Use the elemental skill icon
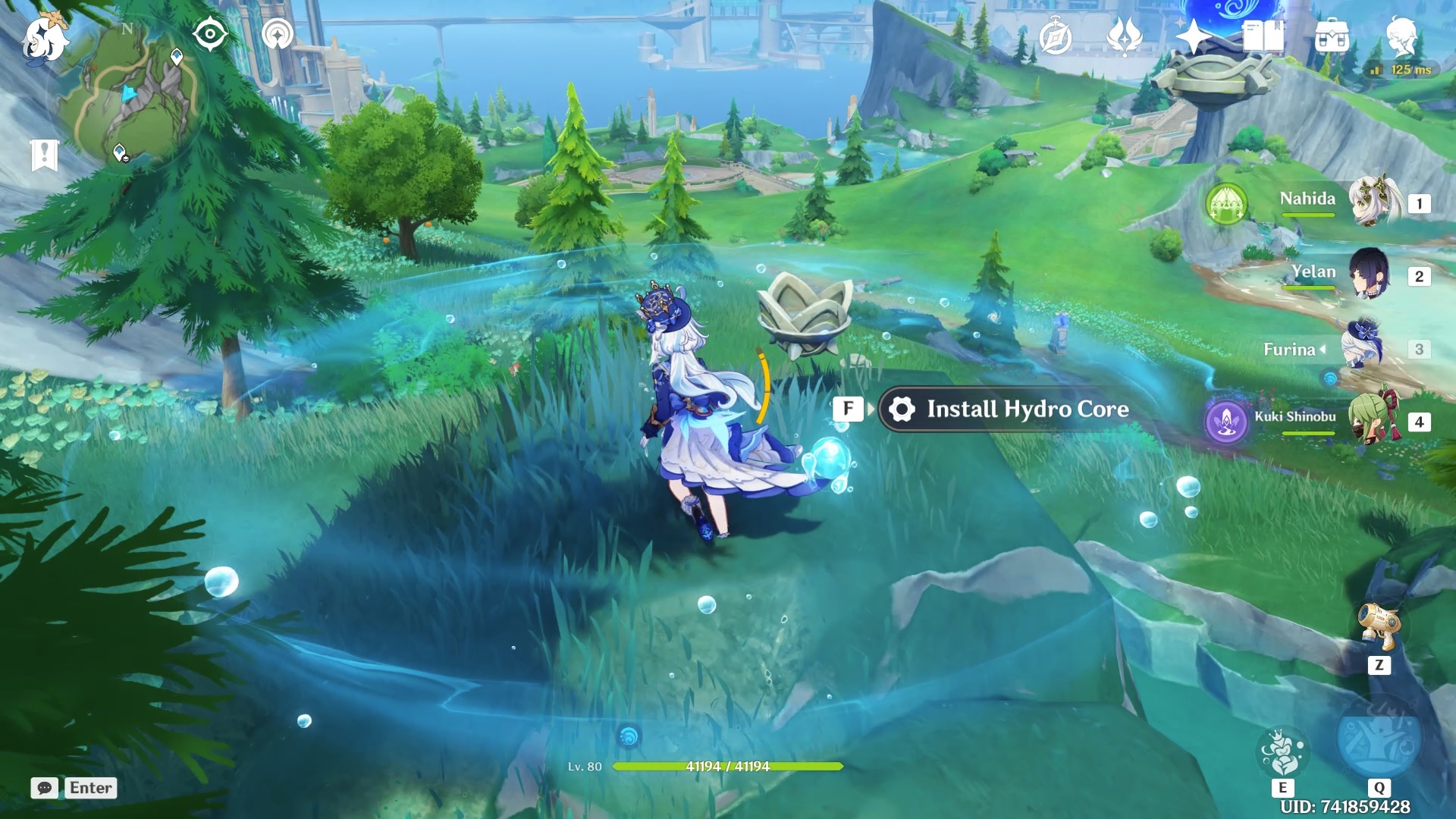 [1282, 753]
